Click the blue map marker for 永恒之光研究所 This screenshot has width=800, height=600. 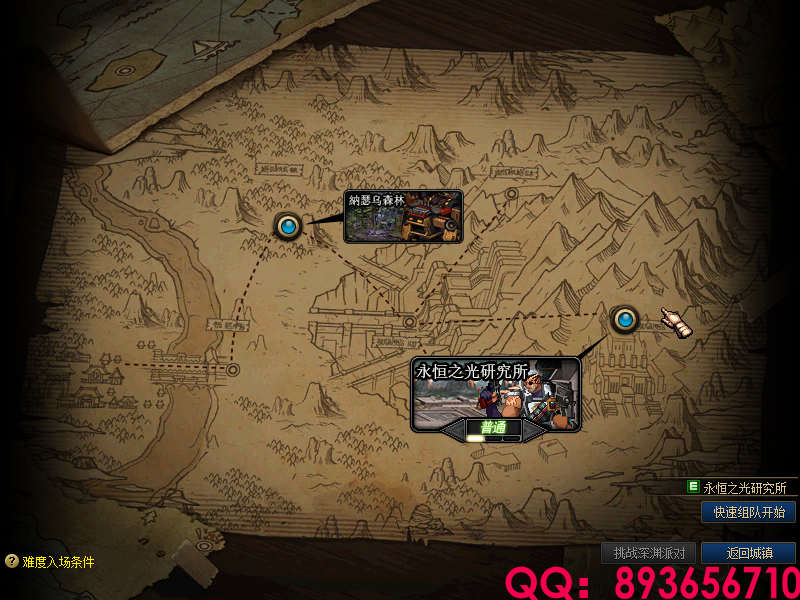click(626, 320)
